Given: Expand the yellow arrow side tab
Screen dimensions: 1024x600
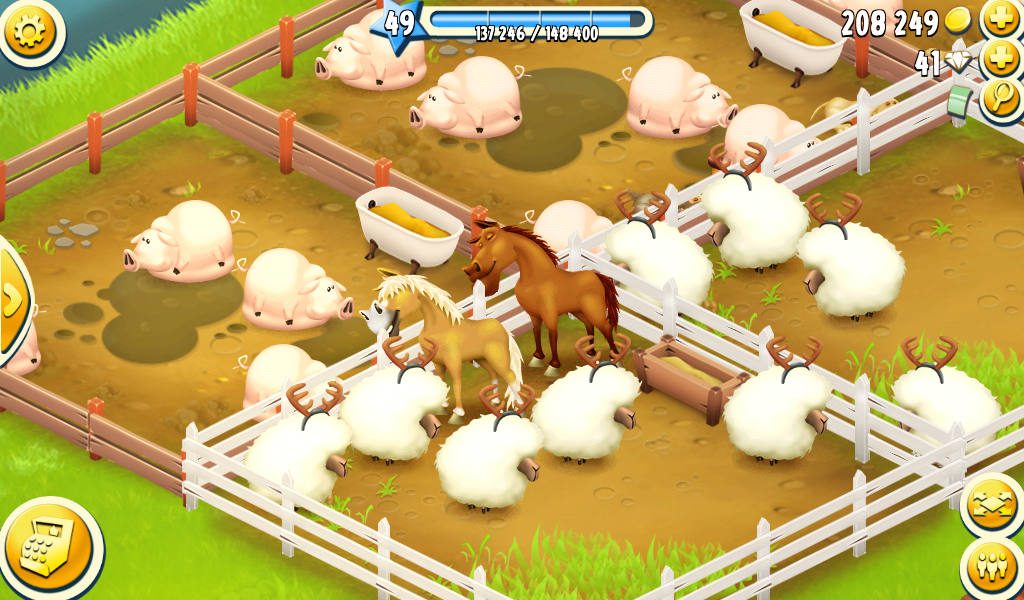Looking at the screenshot, I should (12, 298).
